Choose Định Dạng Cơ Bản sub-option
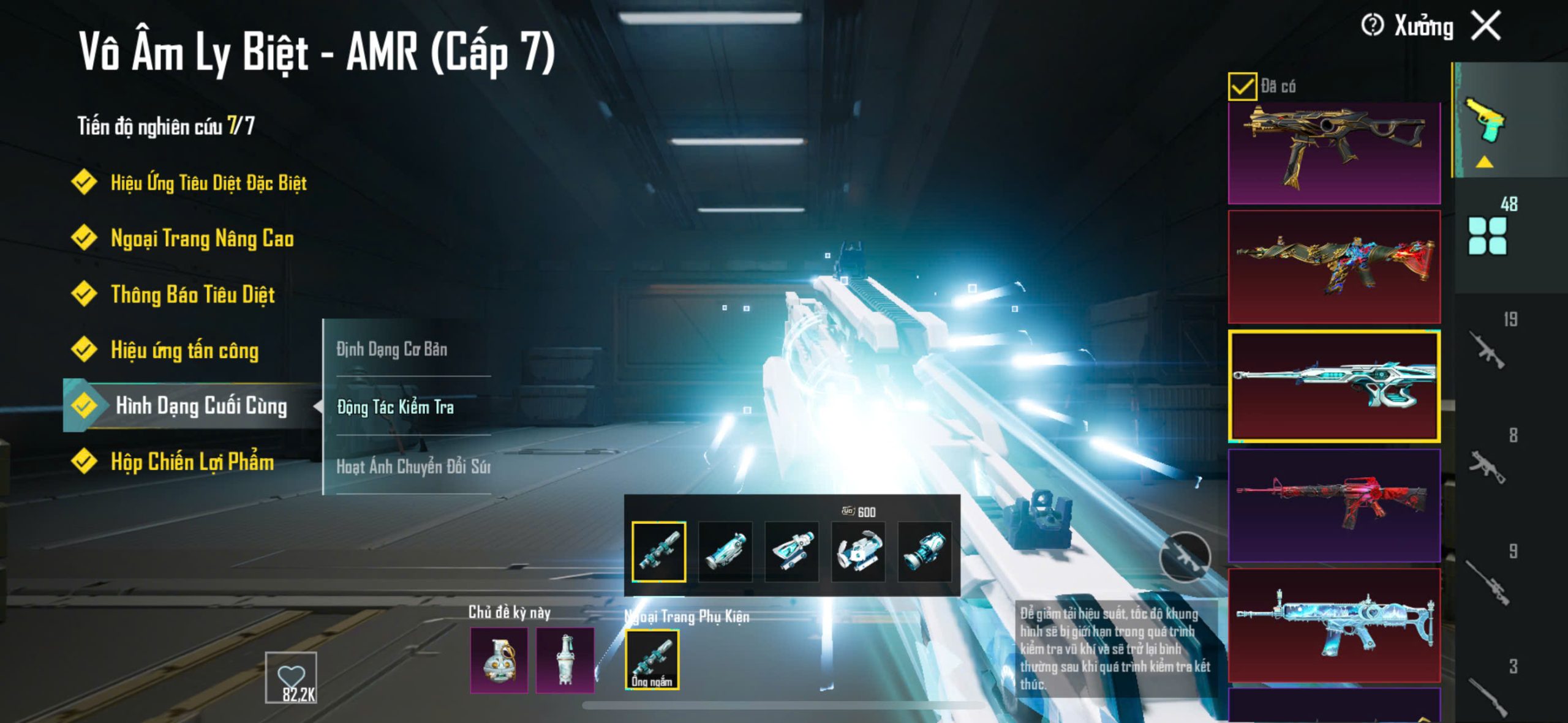The image size is (1568, 723). tap(392, 349)
